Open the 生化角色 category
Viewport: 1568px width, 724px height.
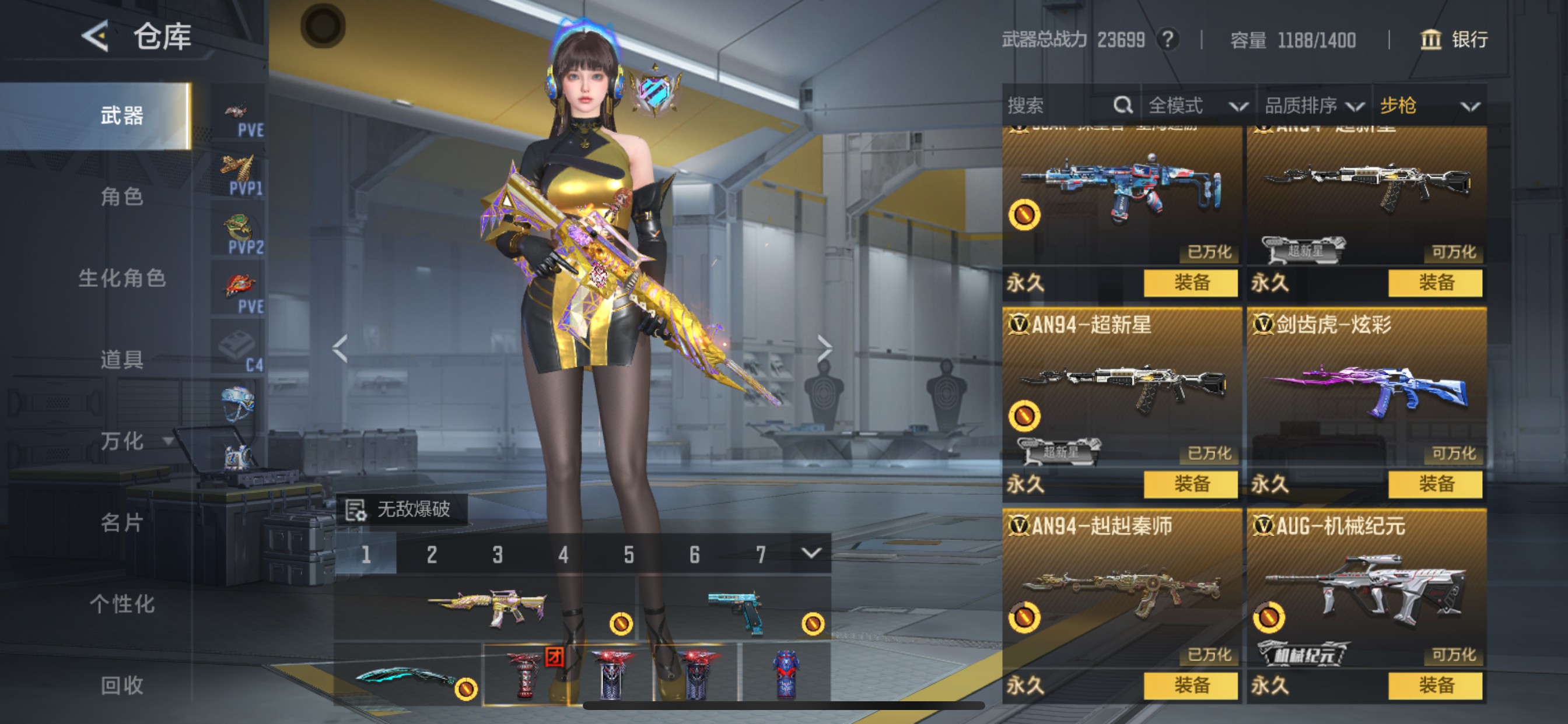click(x=122, y=279)
